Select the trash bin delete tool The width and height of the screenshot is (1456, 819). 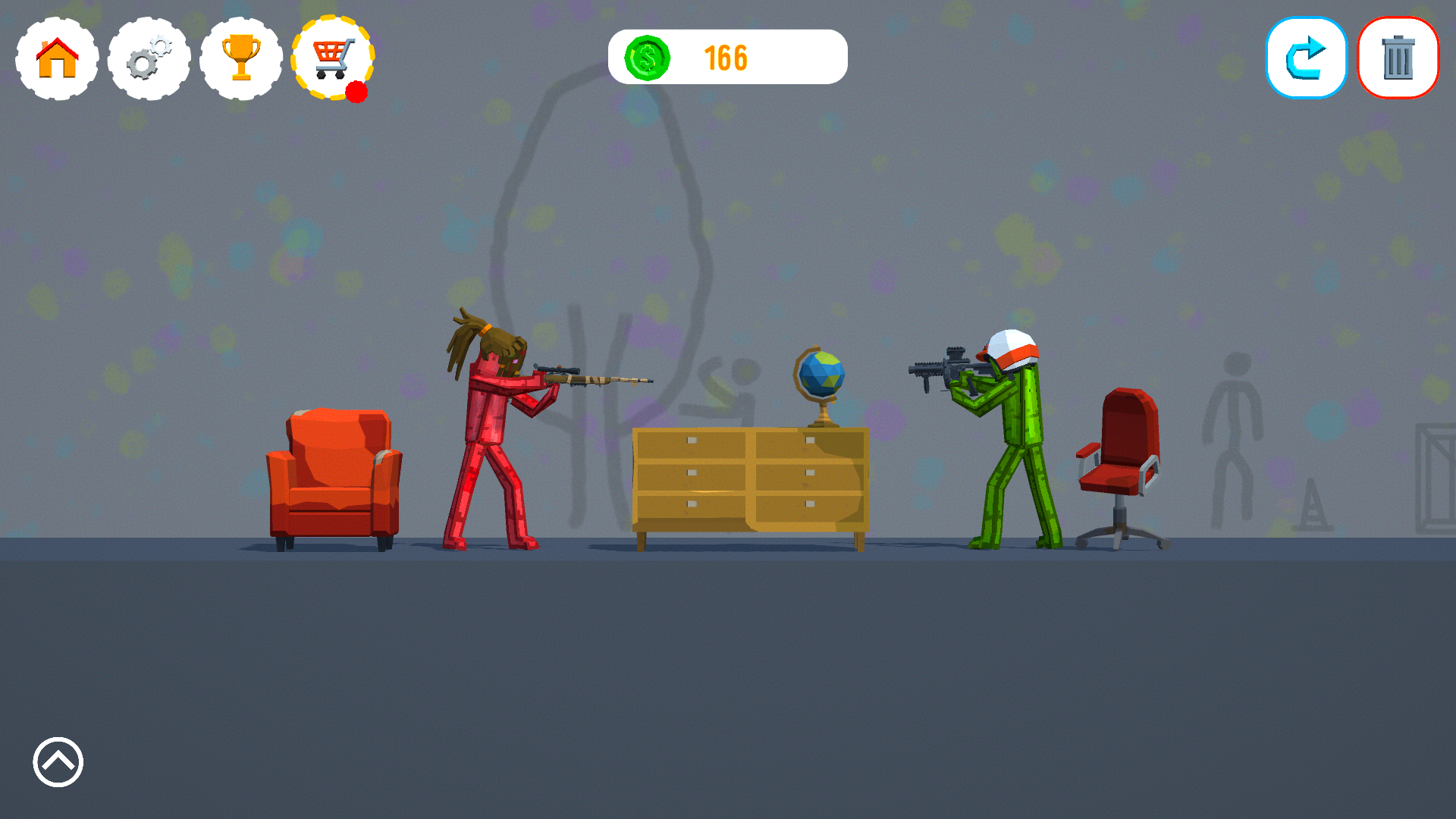1398,58
